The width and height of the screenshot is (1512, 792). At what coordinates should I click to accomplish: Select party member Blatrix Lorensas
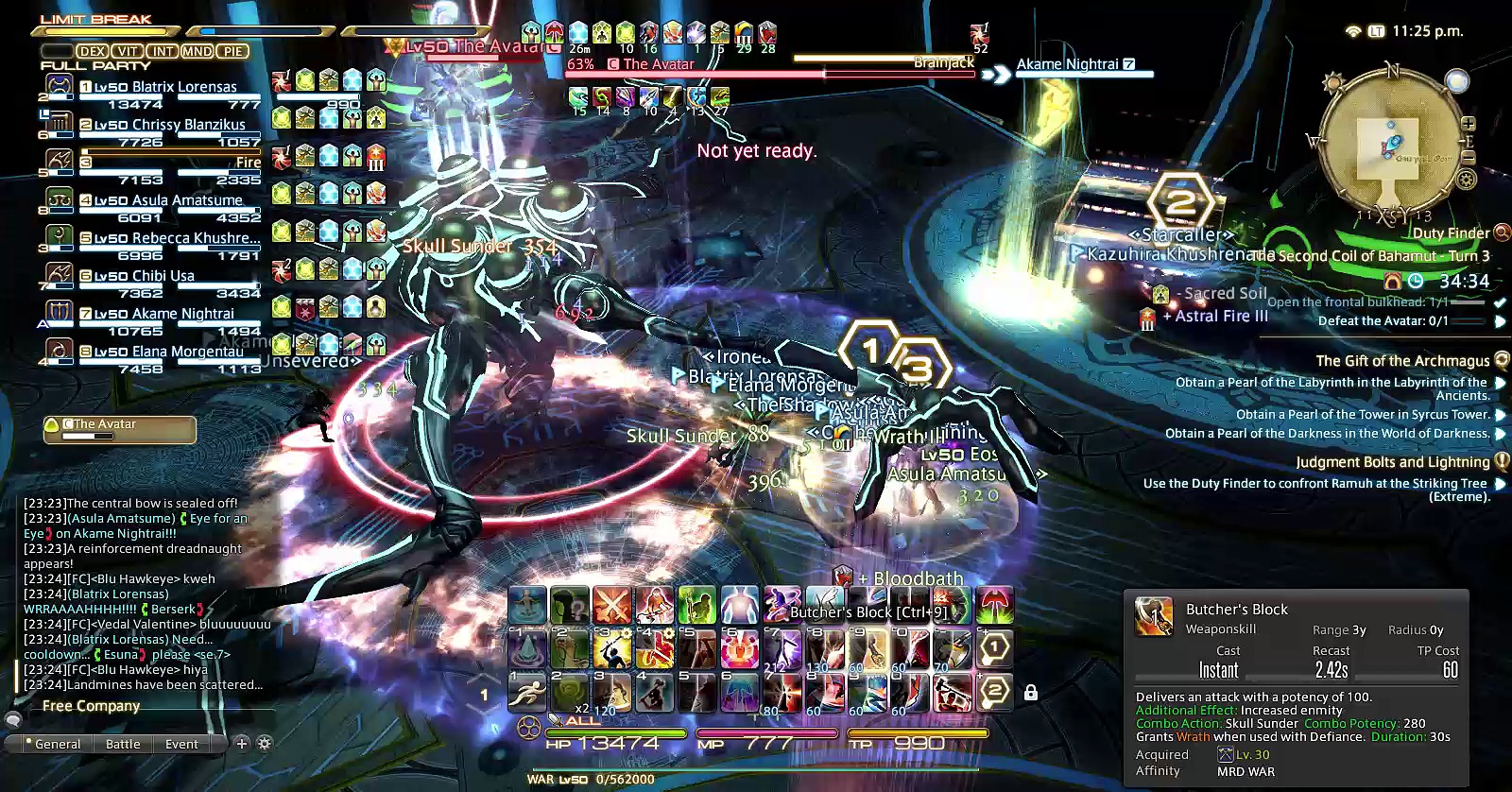point(165,87)
